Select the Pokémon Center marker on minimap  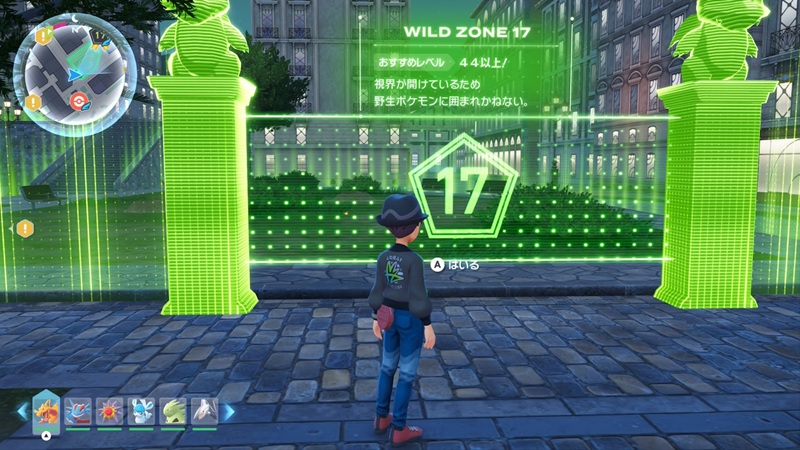tap(81, 100)
